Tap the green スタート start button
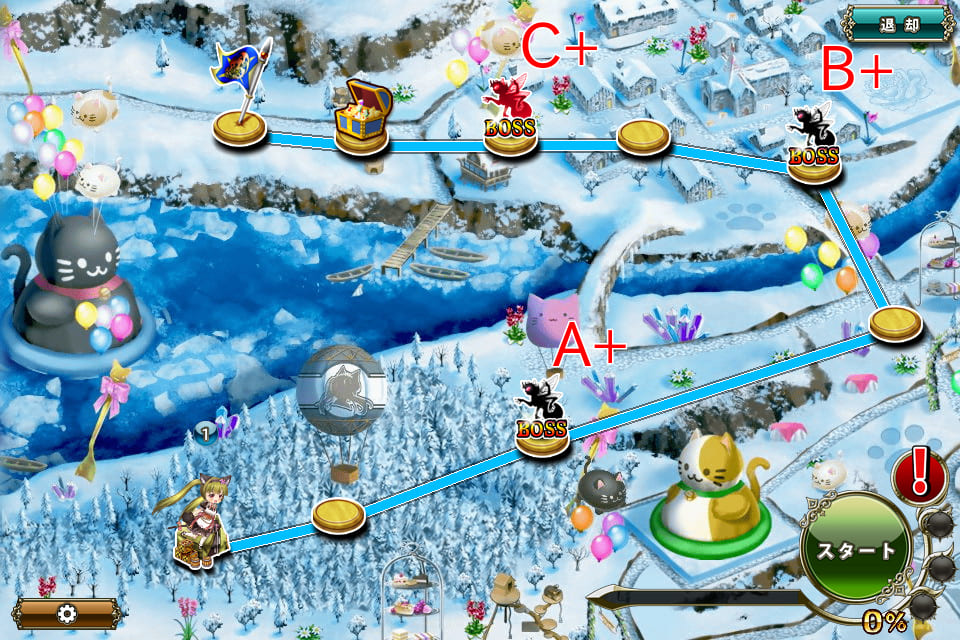 click(x=855, y=549)
